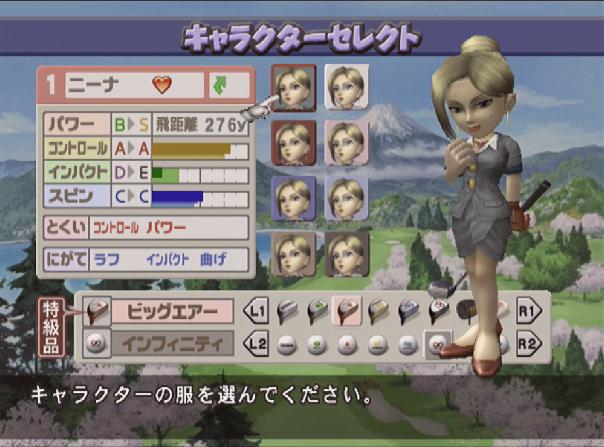Select the currently highlighted top-left costume portrait
Viewport: 604px width, 447px height.
click(293, 88)
